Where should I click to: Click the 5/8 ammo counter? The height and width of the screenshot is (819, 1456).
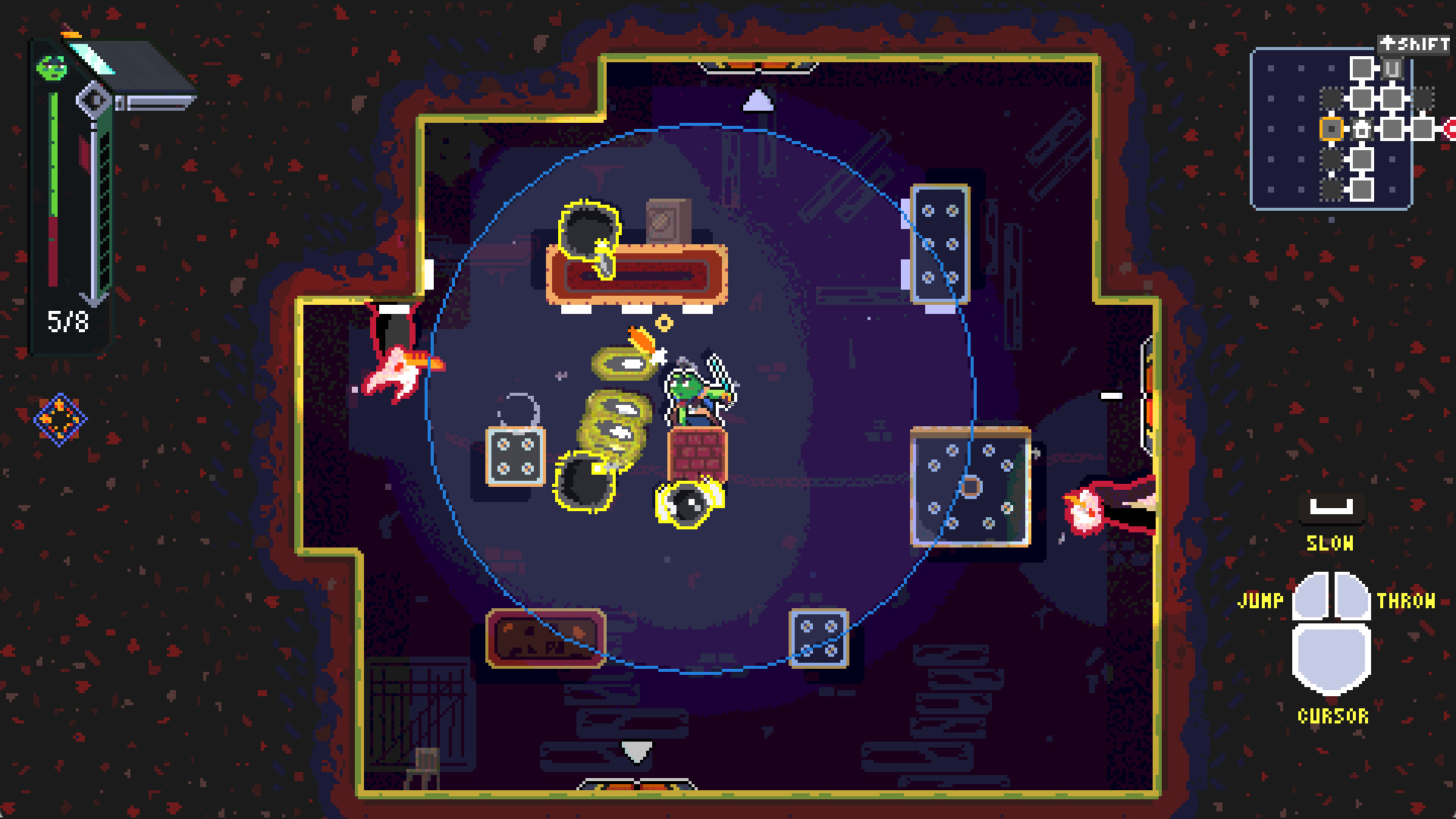click(67, 321)
